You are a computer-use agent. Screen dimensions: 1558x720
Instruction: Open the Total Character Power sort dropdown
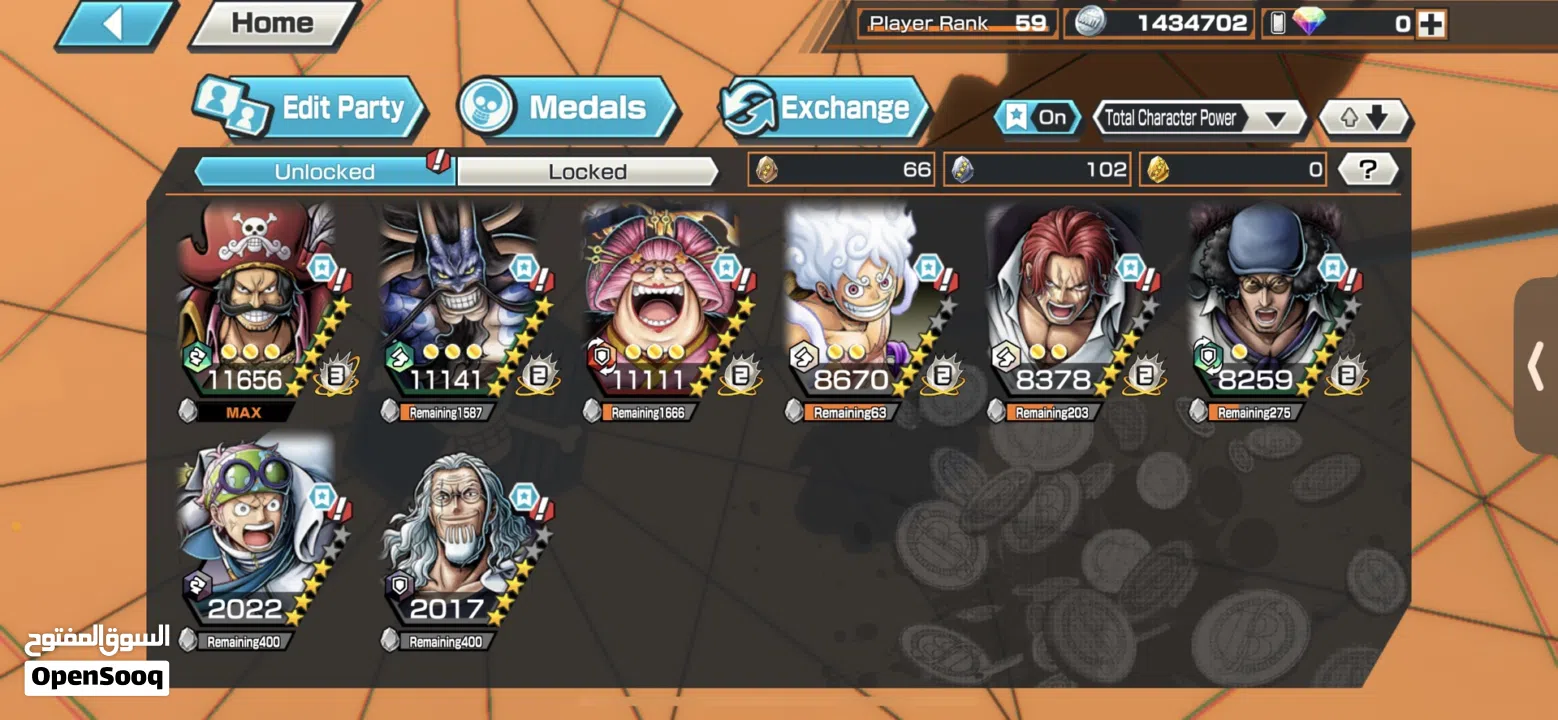(x=1198, y=118)
